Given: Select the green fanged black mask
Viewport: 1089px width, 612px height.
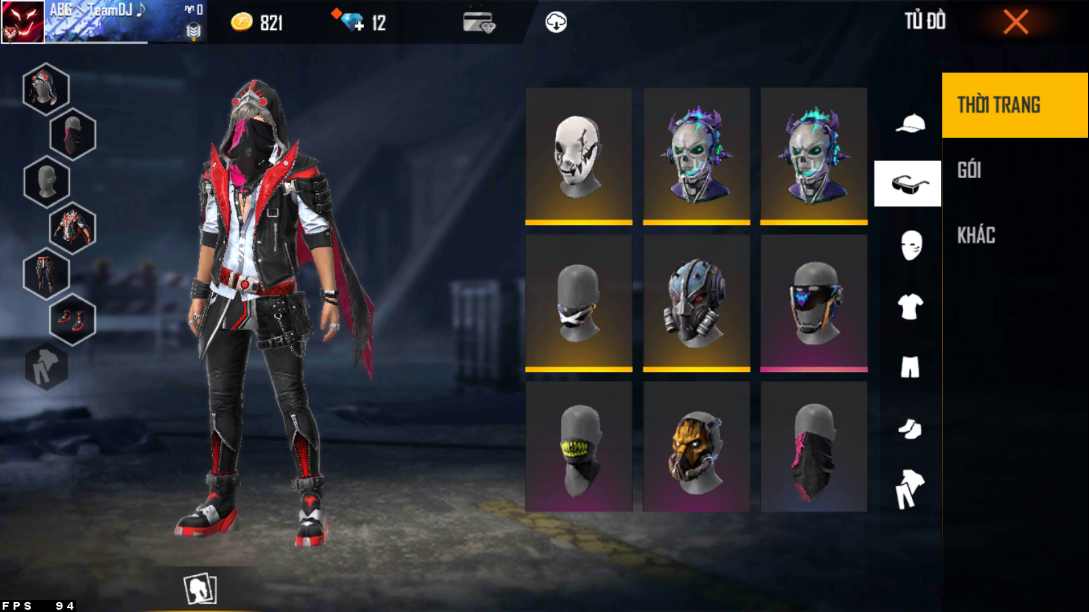Looking at the screenshot, I should (x=579, y=448).
